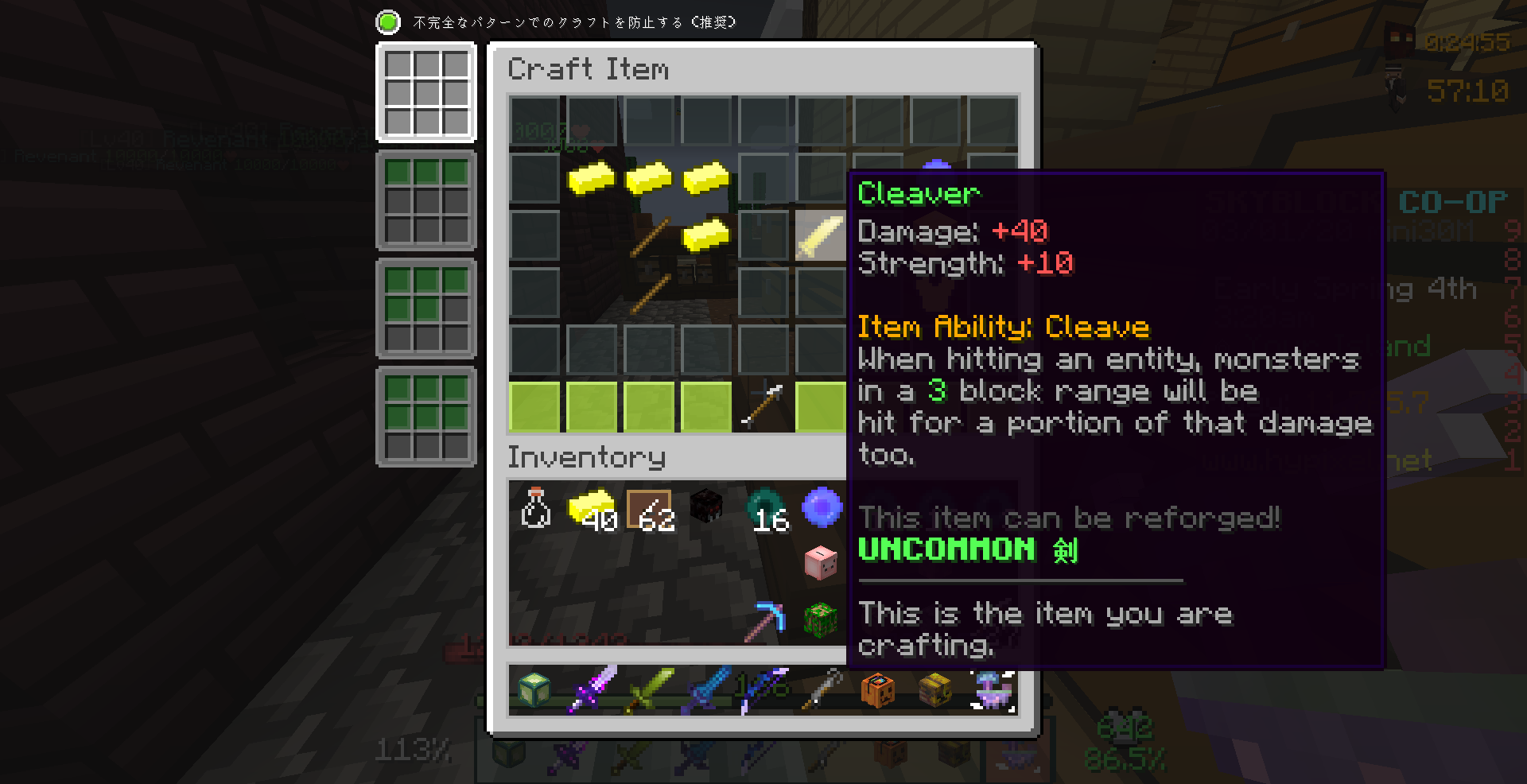The width and height of the screenshot is (1527, 784).
Task: Select the purple sword in the hotbar
Action: point(593,689)
